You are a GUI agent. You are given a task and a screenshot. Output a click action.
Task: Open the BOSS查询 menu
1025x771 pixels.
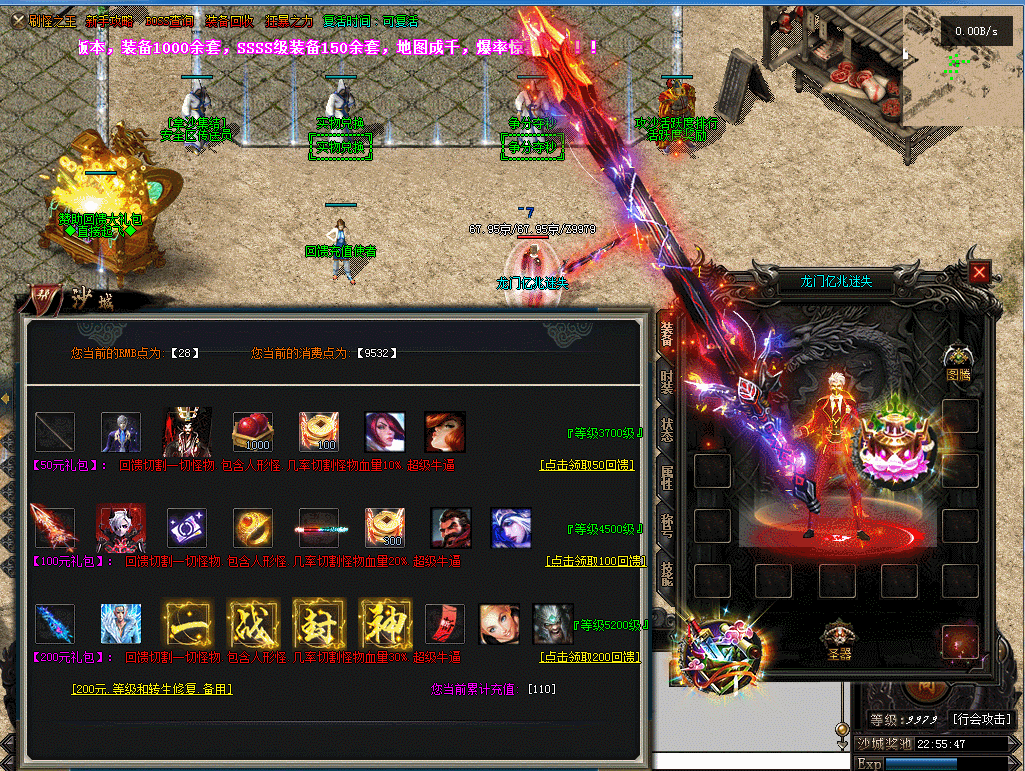(170, 21)
